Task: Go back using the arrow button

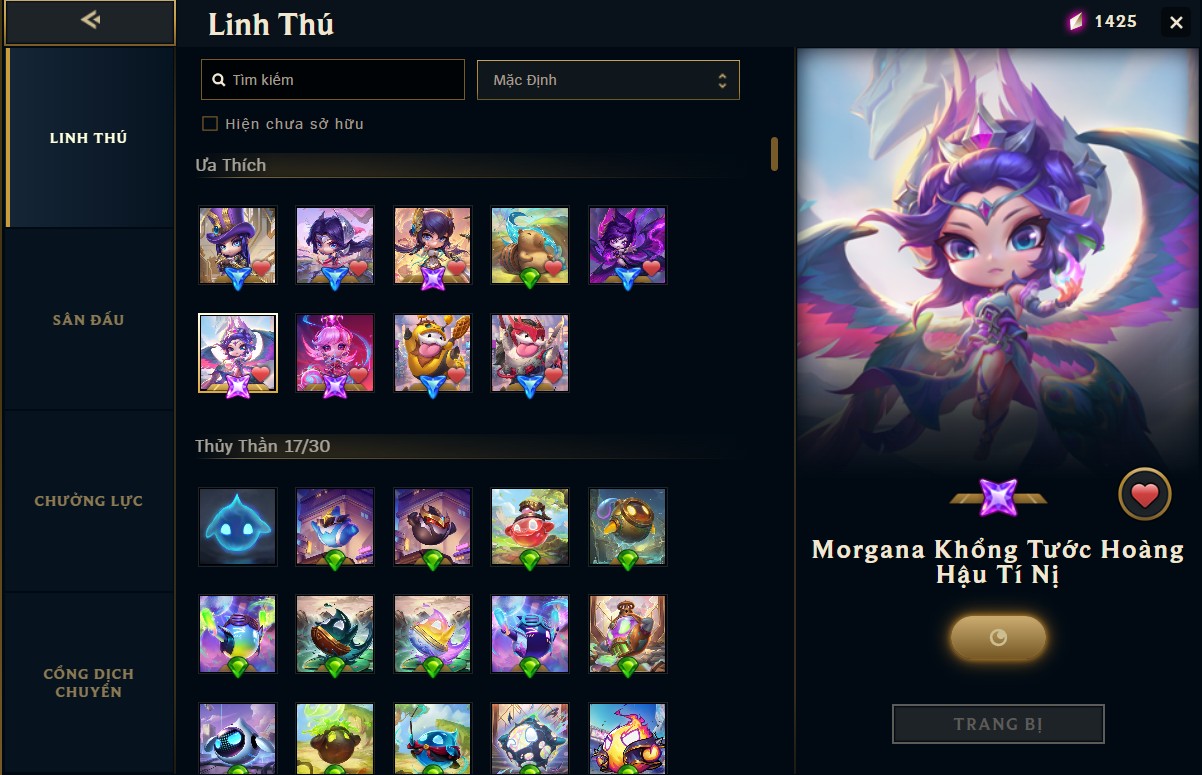Action: (x=90, y=21)
